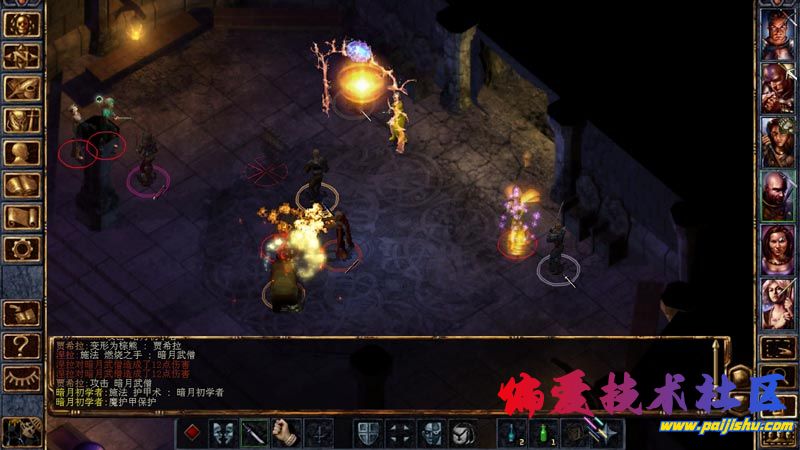
Task: Open the gear options menu
Action: [22, 248]
